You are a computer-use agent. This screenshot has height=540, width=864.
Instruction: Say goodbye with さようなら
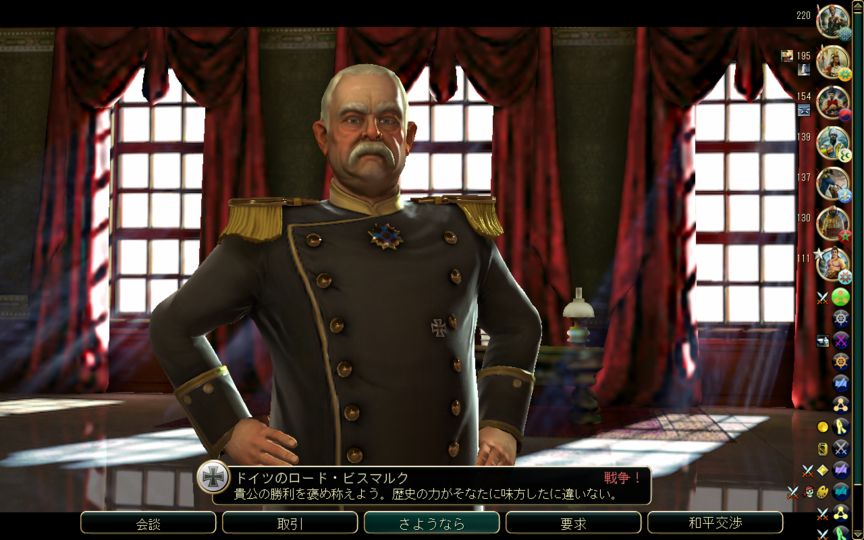tap(432, 523)
